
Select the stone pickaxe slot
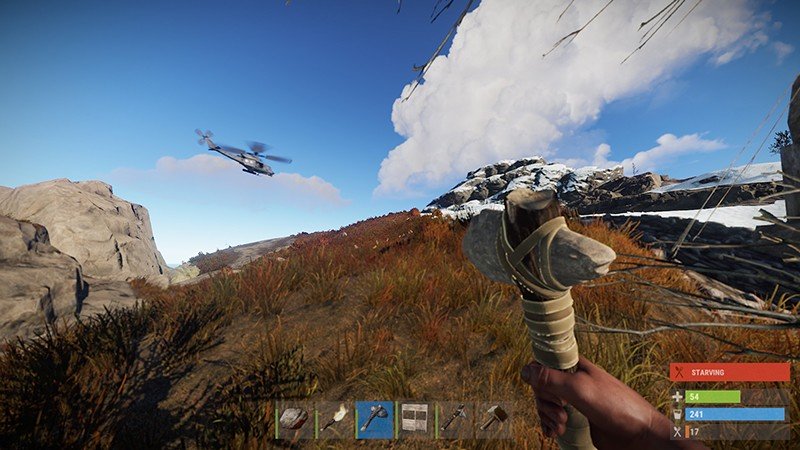coord(454,420)
